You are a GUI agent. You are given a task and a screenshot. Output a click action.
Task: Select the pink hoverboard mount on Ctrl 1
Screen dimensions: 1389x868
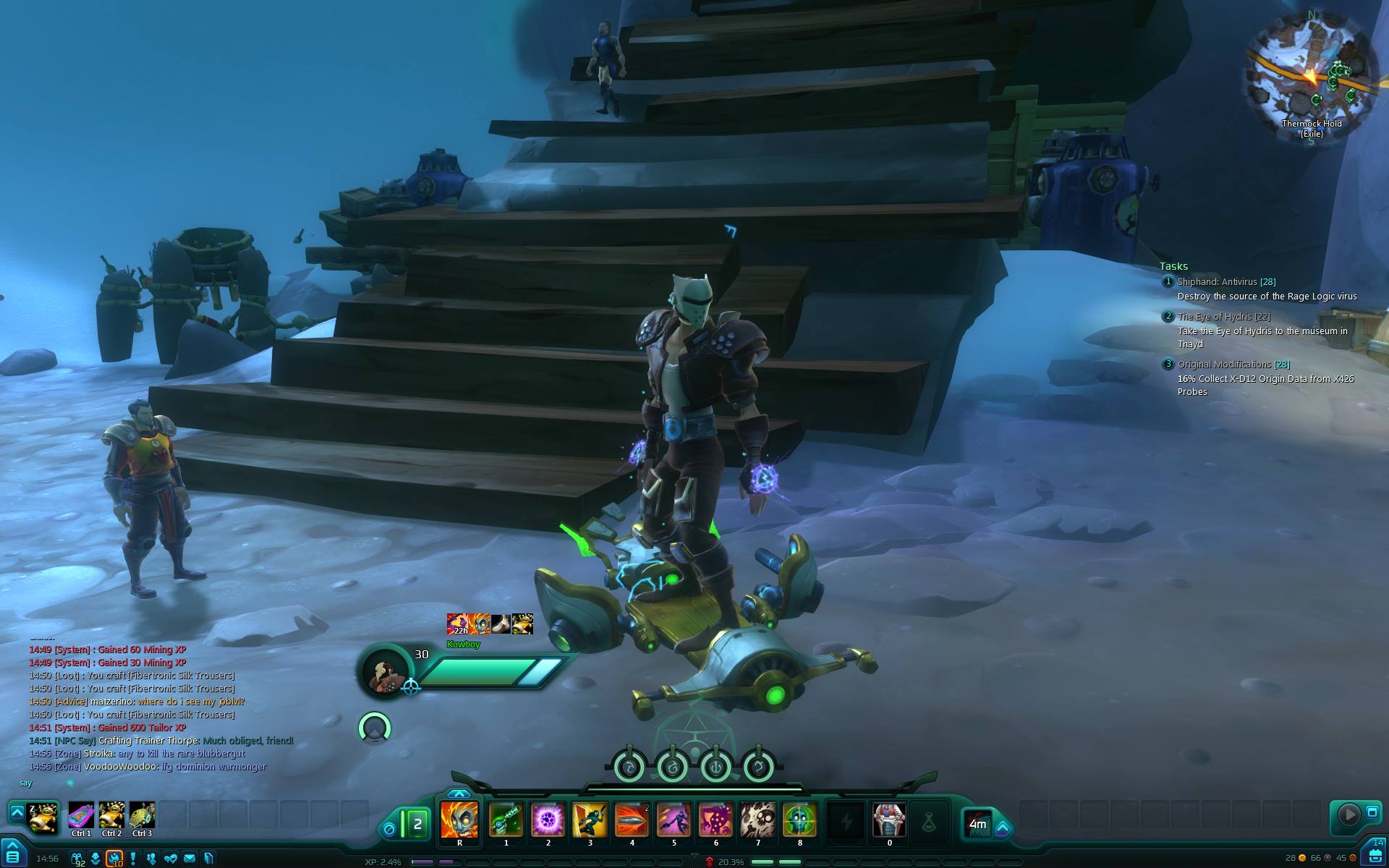pyautogui.click(x=81, y=816)
